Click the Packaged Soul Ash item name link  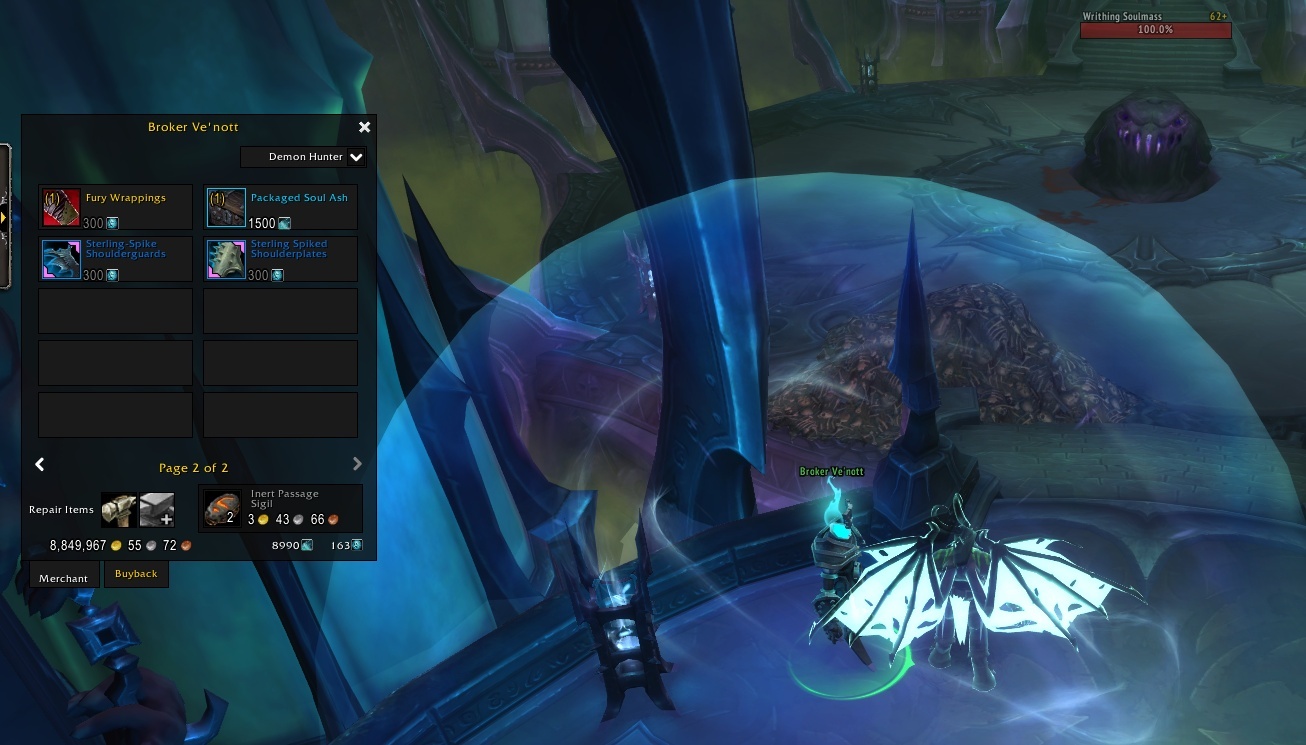pos(297,196)
